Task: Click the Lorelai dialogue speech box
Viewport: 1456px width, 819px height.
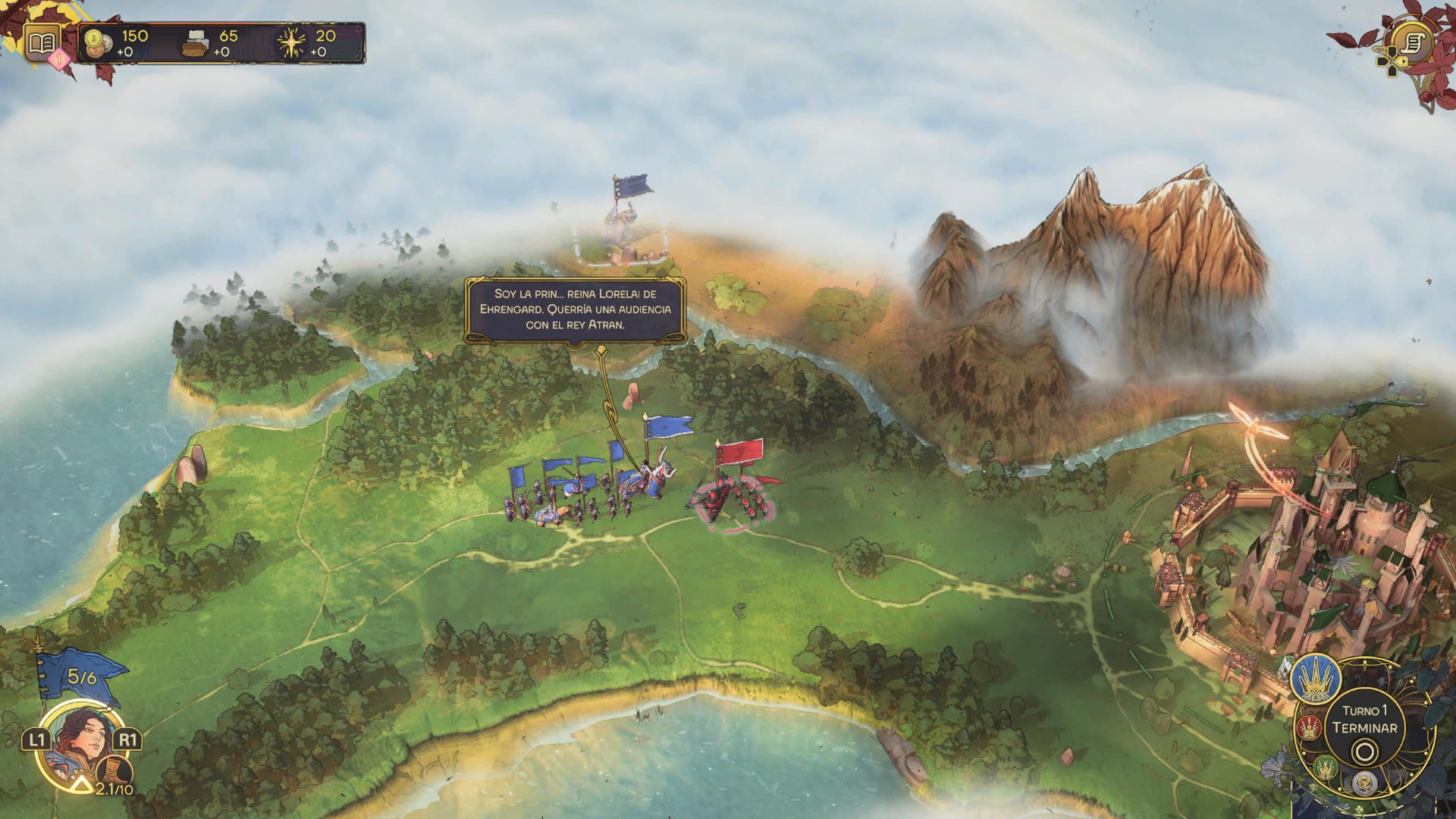Action: pos(576,309)
